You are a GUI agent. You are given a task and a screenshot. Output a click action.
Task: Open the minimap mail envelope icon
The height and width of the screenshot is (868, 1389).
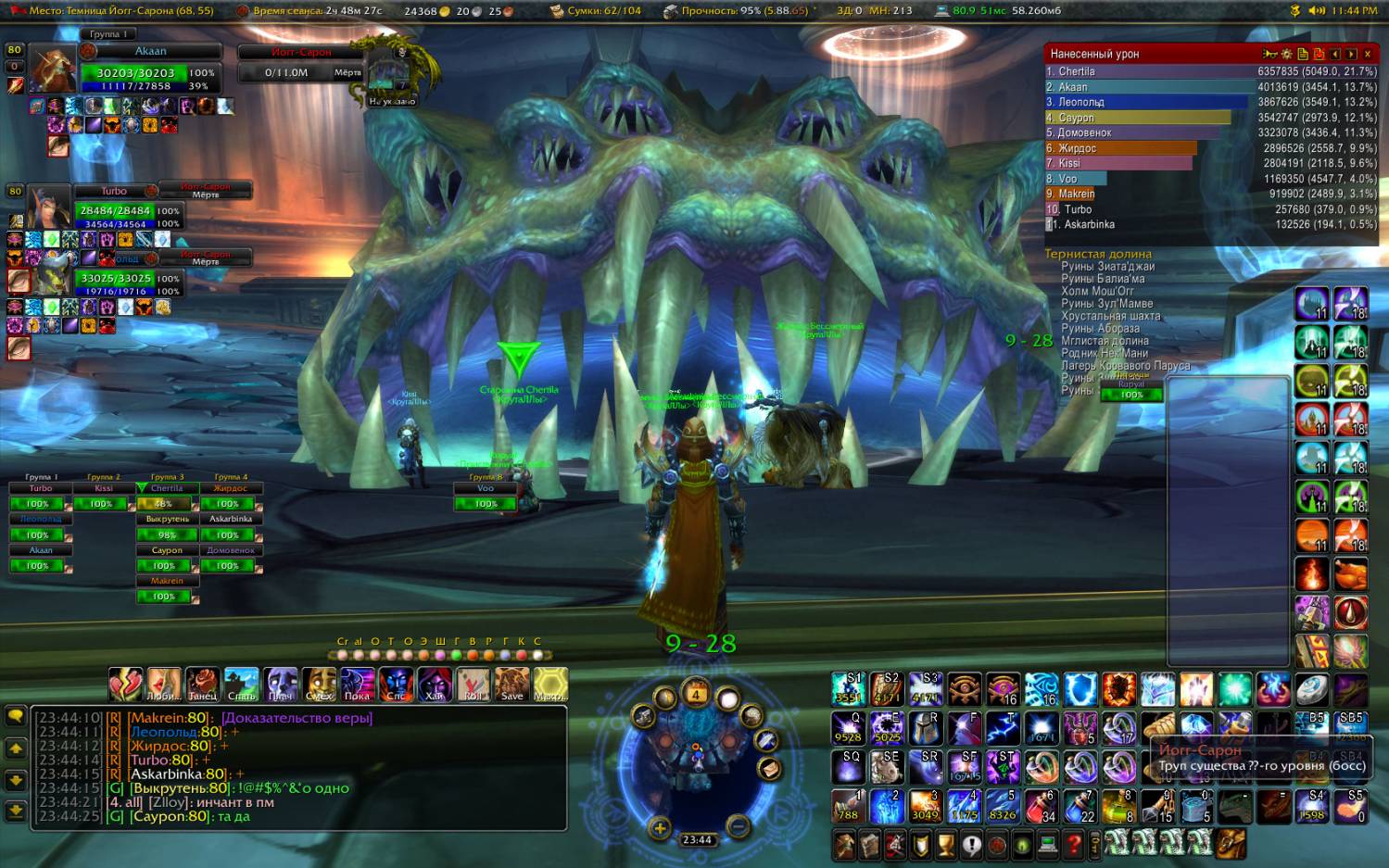coord(767,769)
